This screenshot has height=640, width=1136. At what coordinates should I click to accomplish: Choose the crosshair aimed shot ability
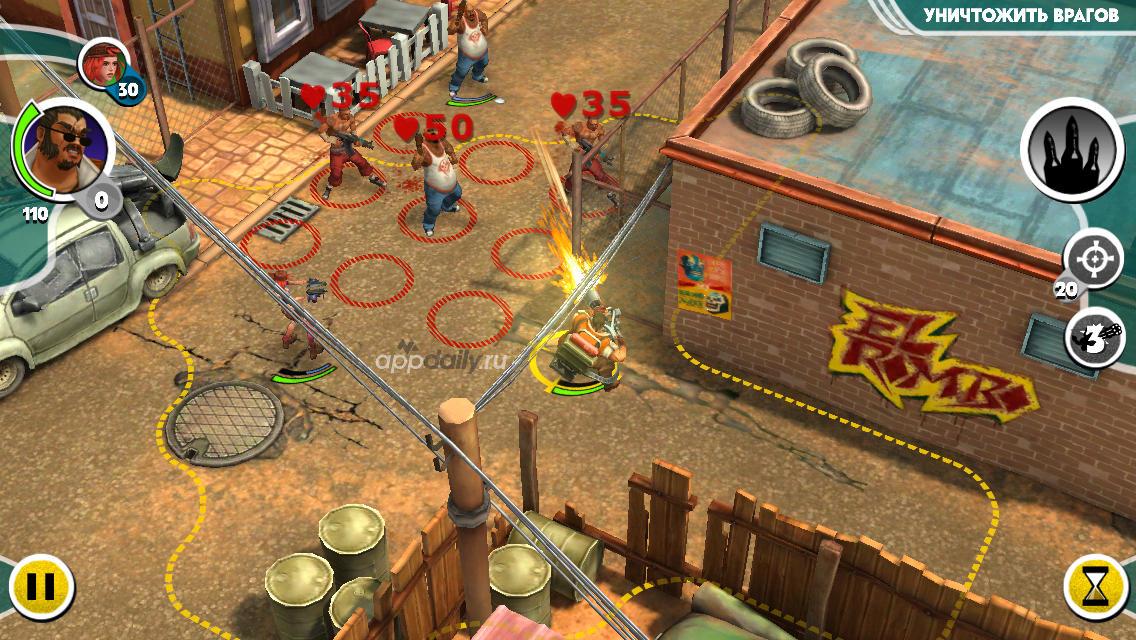(1093, 258)
